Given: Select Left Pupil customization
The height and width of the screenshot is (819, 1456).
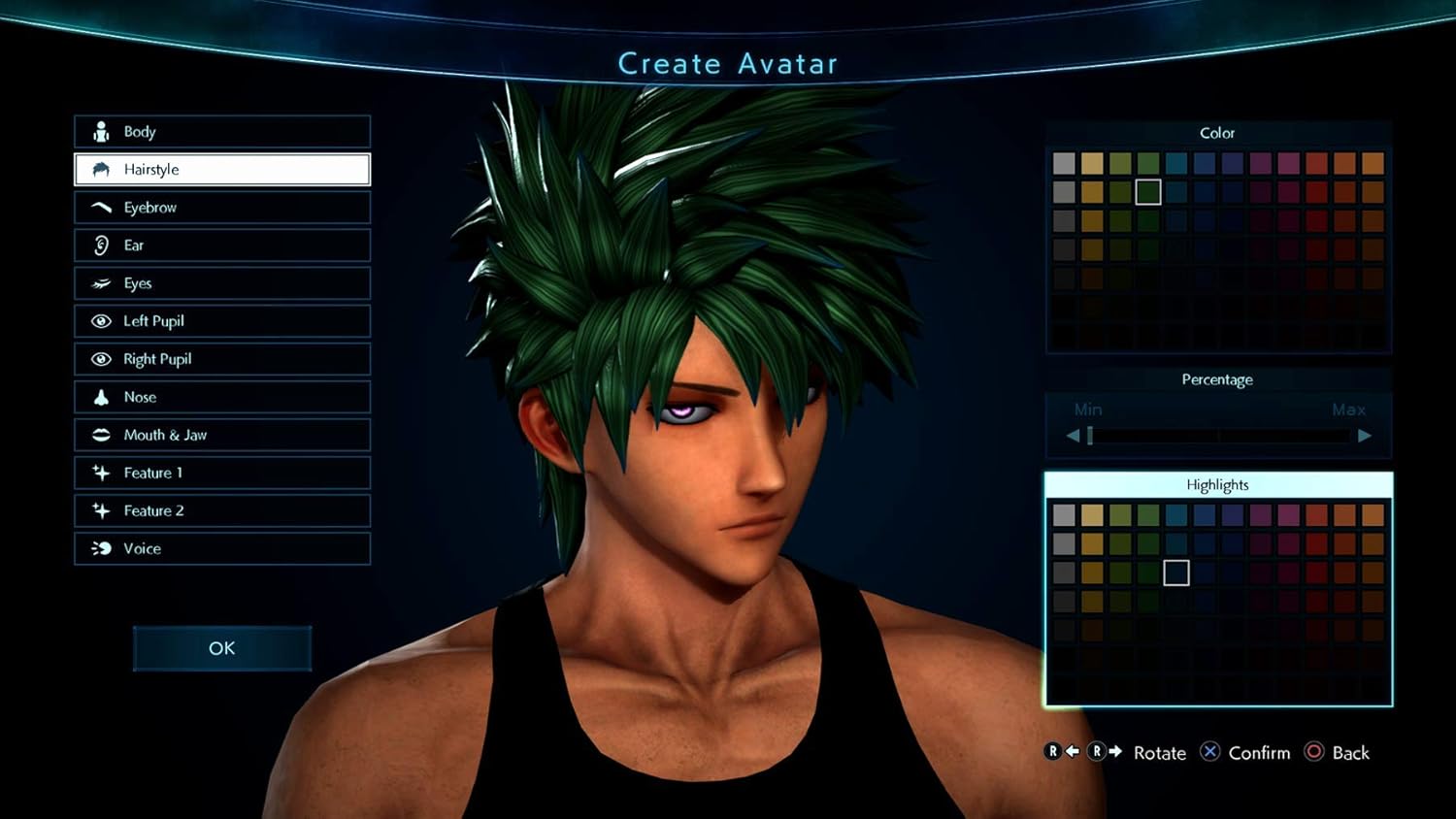Looking at the screenshot, I should click(x=222, y=321).
